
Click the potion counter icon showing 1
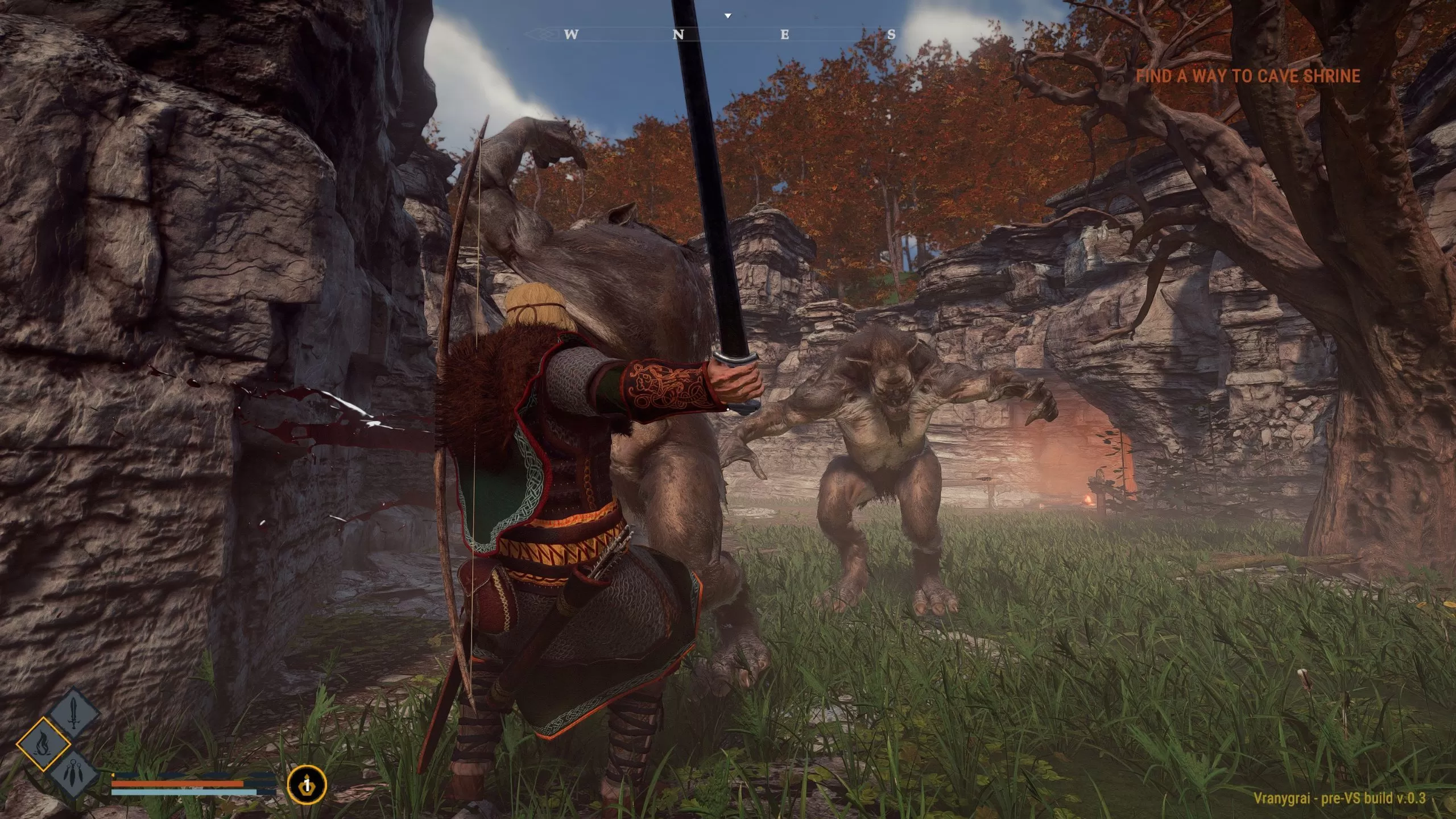point(307,784)
